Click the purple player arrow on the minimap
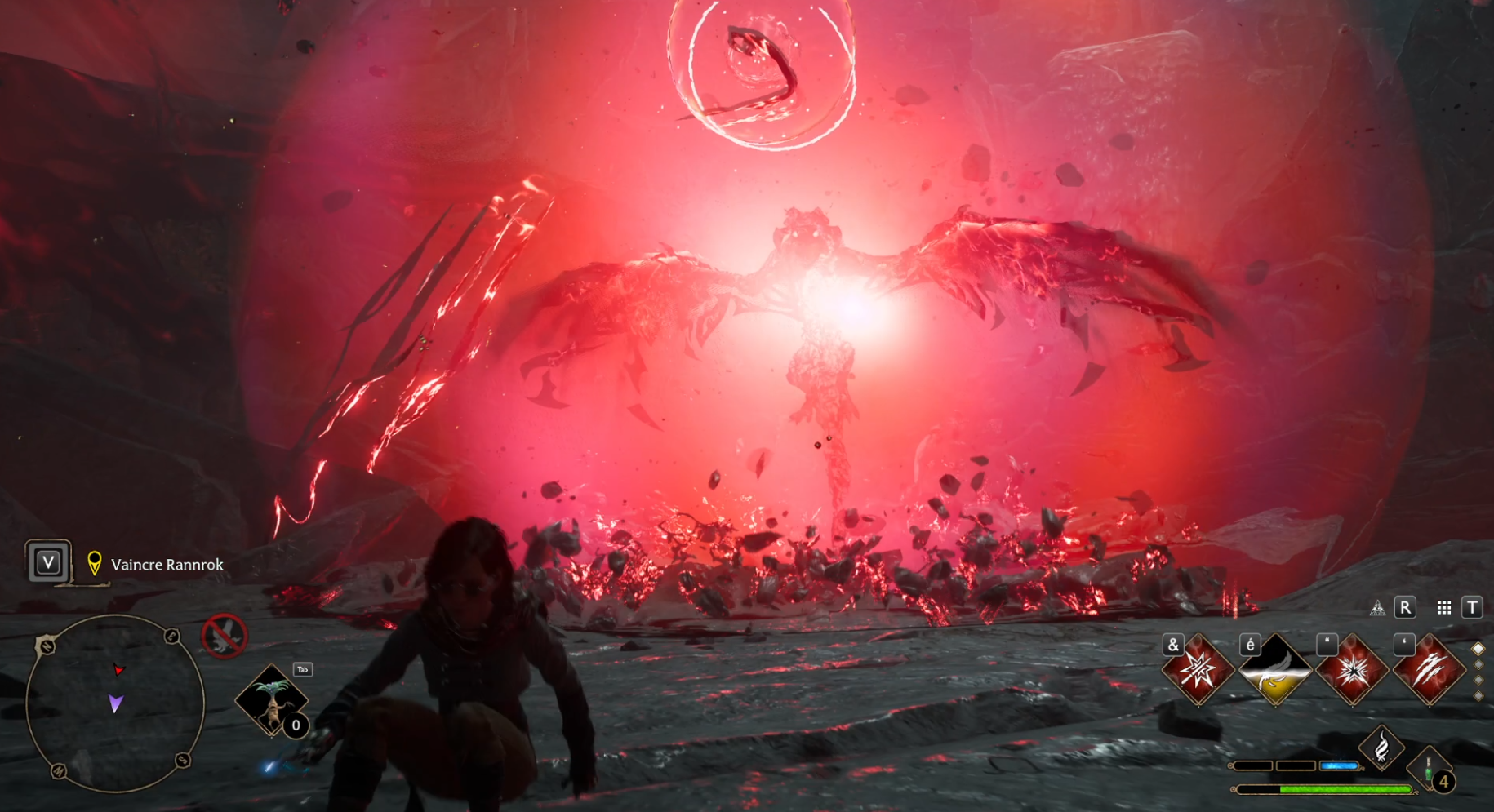 [115, 703]
